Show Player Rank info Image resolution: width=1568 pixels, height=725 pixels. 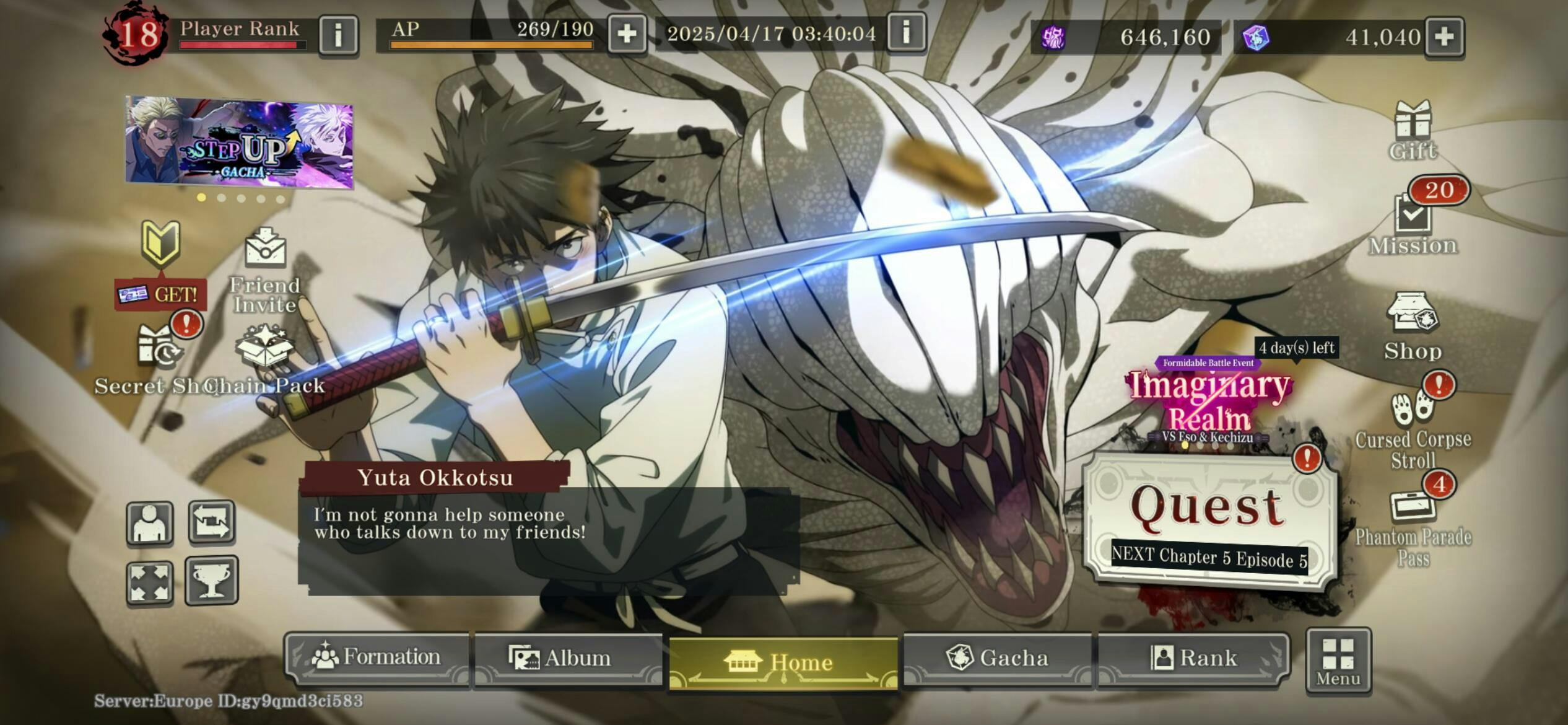338,35
